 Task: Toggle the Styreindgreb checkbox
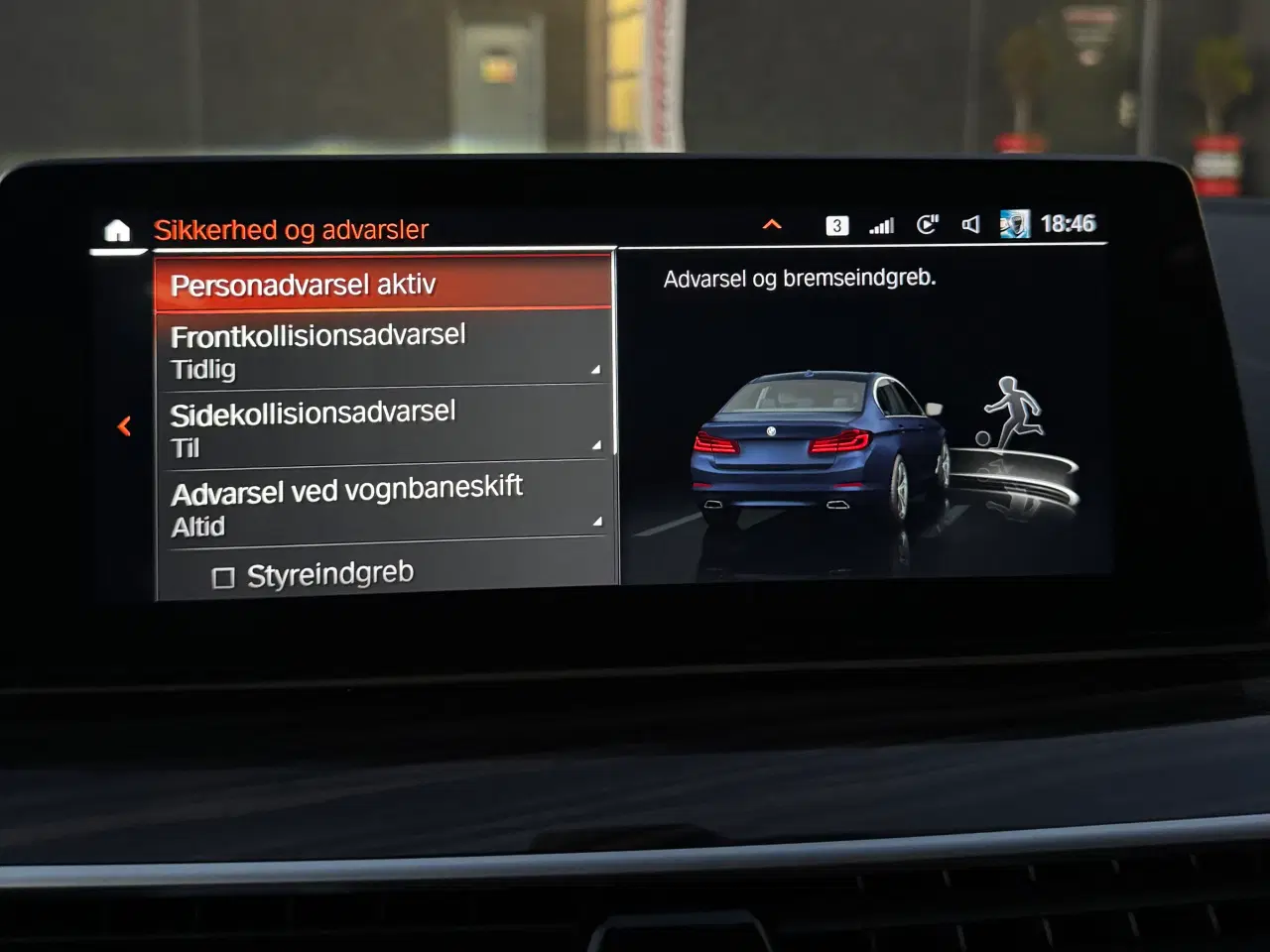coord(224,577)
